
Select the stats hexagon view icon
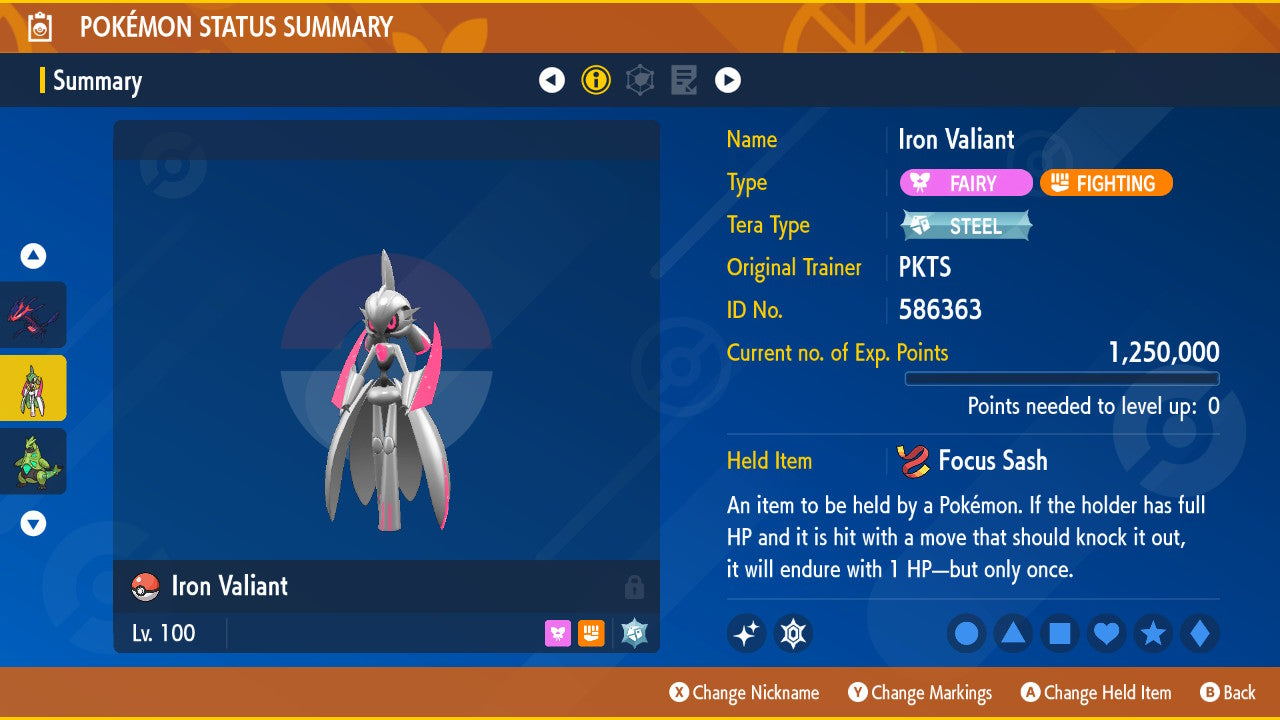(x=640, y=80)
